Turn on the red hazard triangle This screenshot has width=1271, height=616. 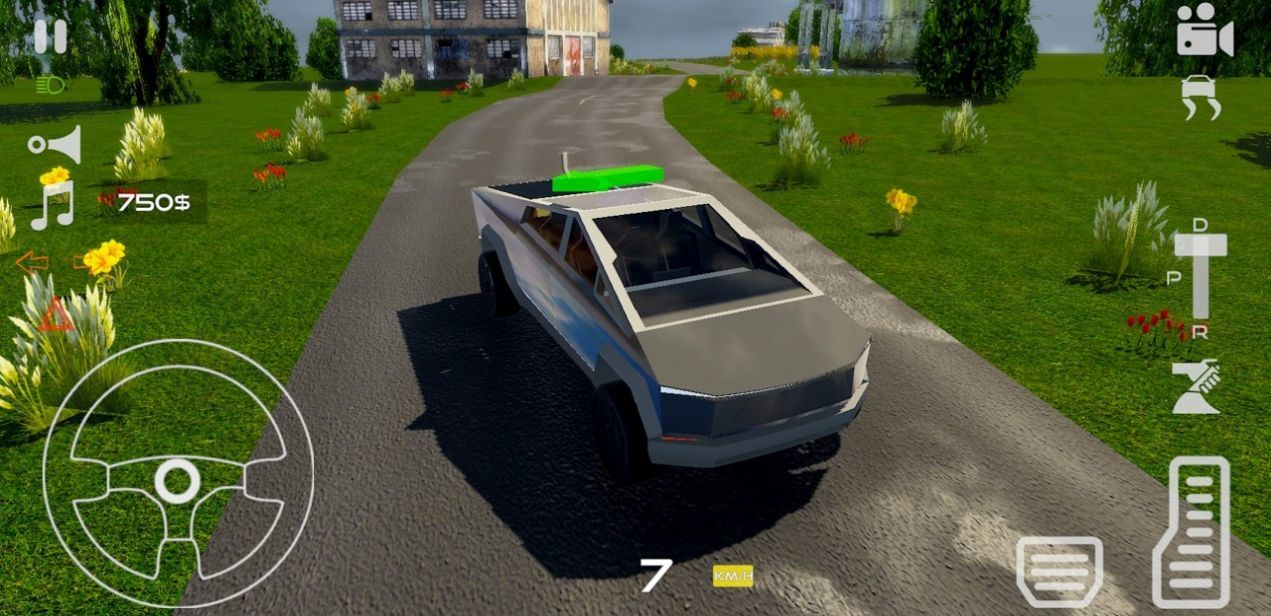tap(55, 317)
